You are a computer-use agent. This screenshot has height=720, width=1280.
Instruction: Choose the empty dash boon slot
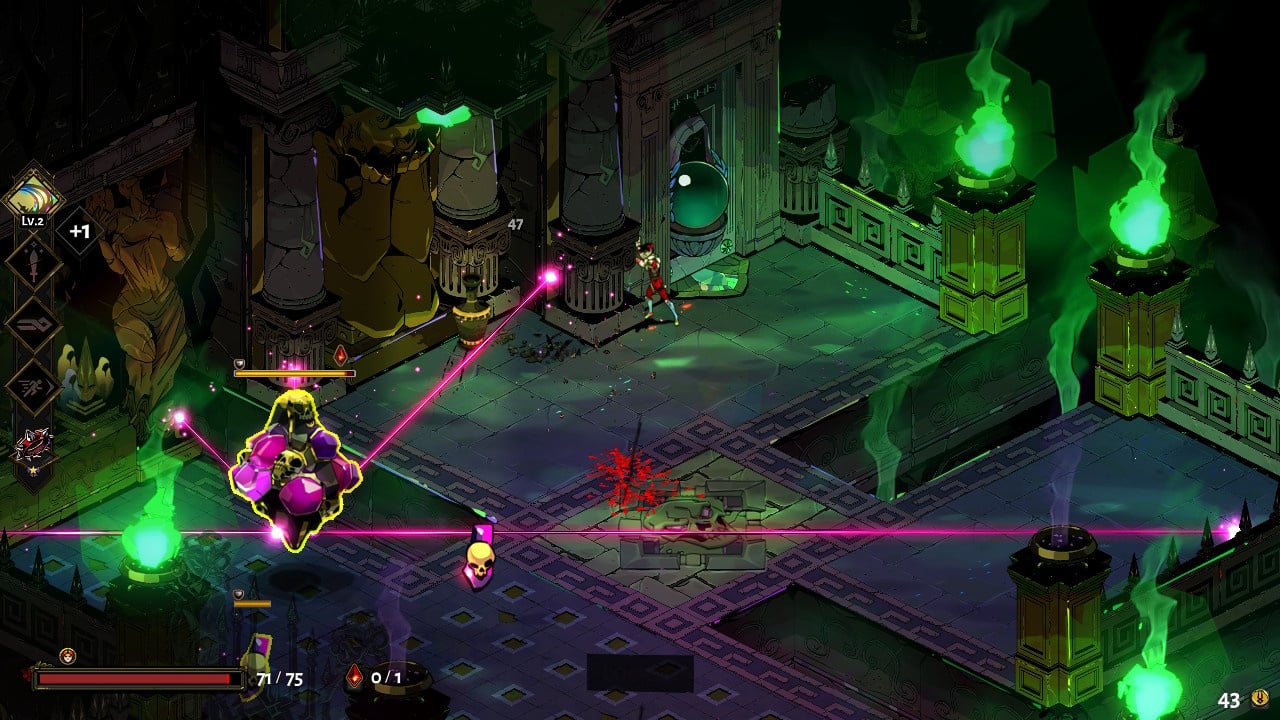pos(32,386)
